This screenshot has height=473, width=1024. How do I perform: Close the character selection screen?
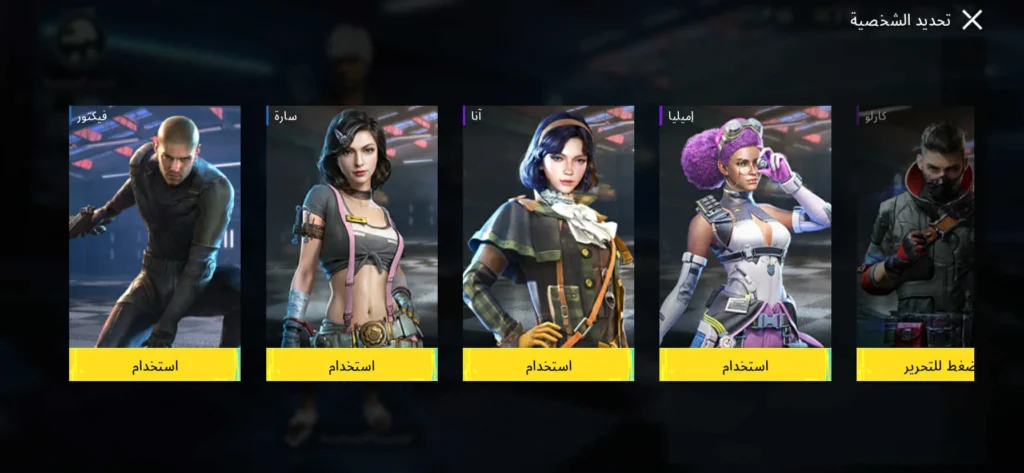pos(972,20)
